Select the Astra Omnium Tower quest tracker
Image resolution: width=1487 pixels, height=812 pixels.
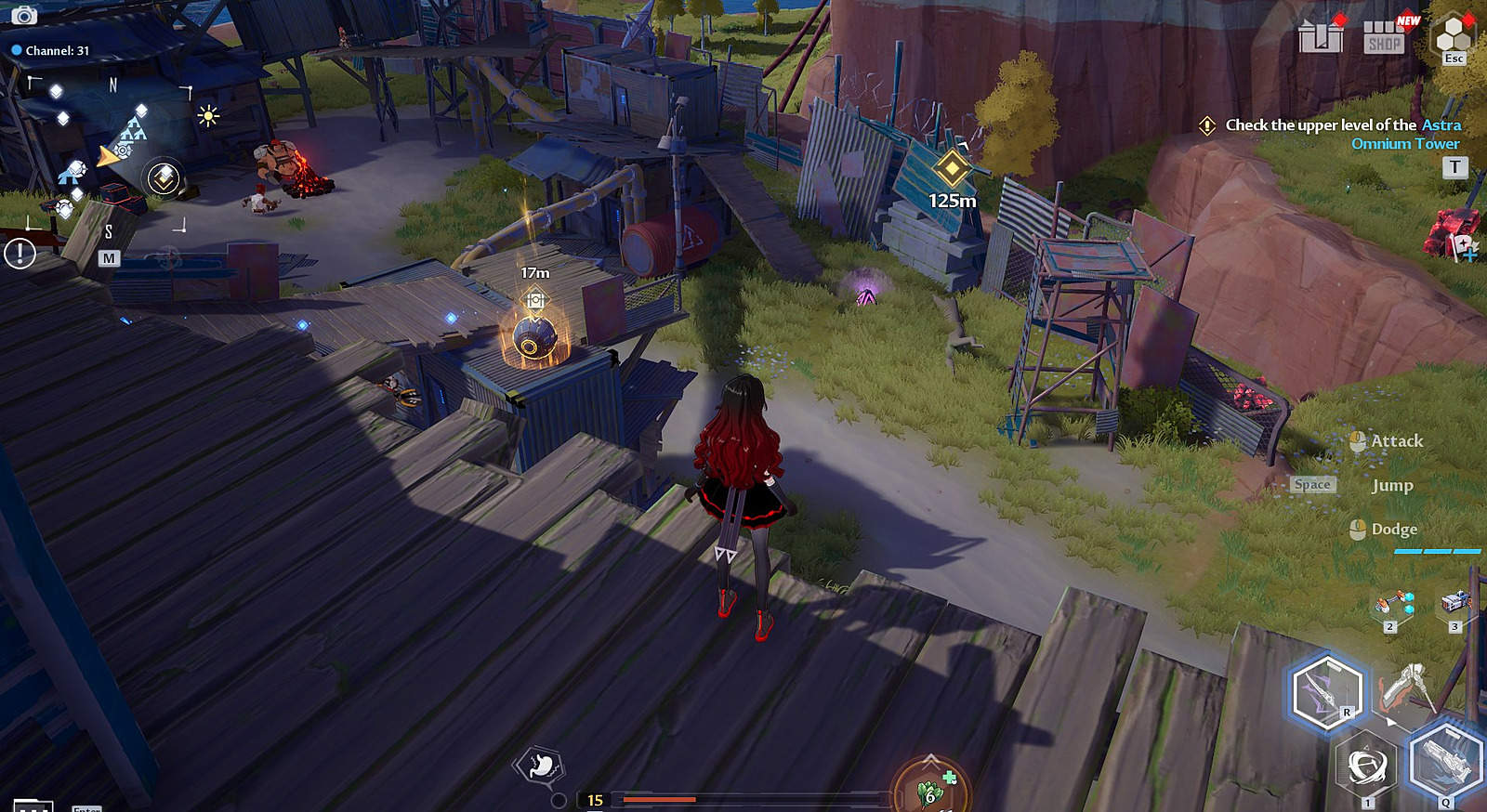[x=1343, y=134]
